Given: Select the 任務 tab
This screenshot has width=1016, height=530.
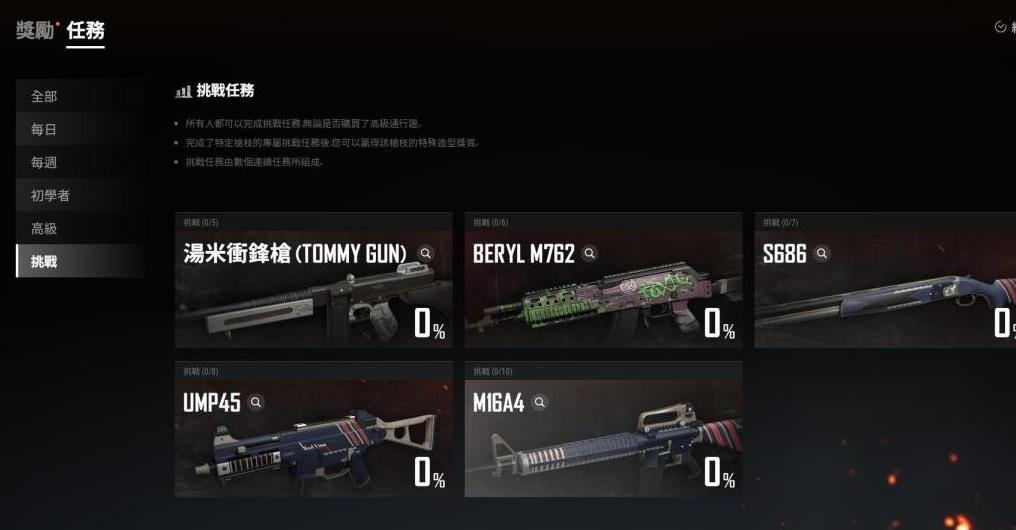Looking at the screenshot, I should point(86,31).
